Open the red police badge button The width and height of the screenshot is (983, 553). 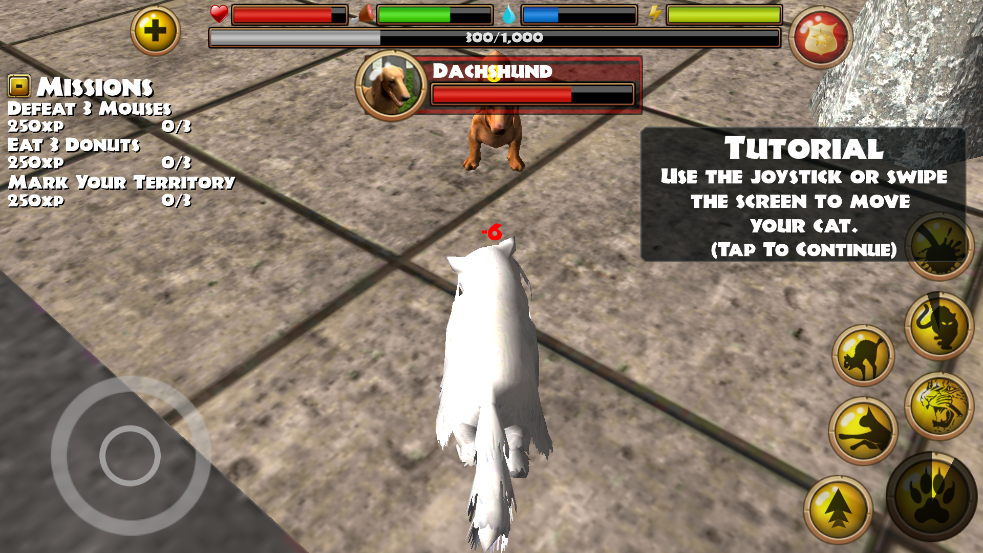click(x=820, y=38)
